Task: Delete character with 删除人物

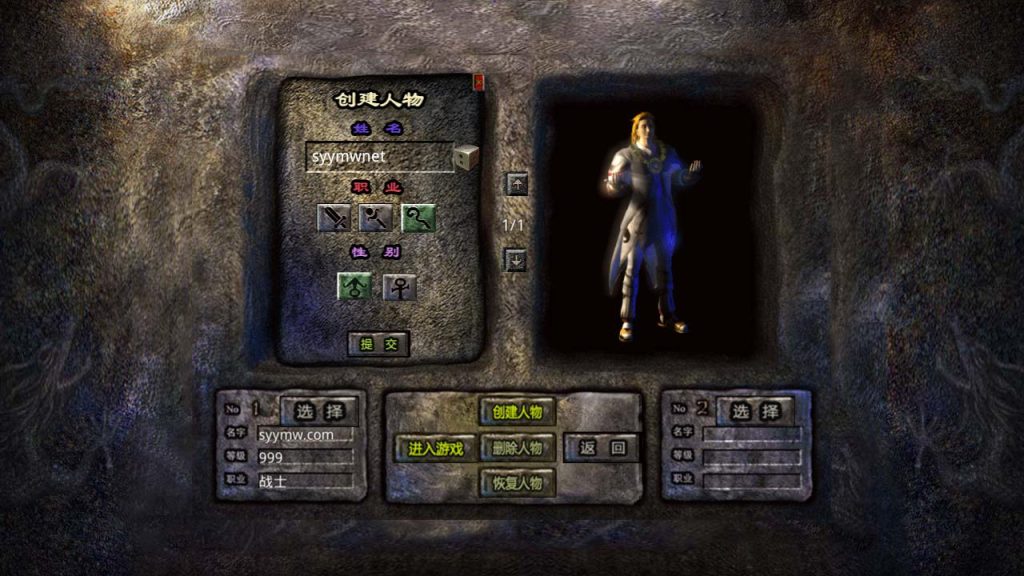Action: 517,448
